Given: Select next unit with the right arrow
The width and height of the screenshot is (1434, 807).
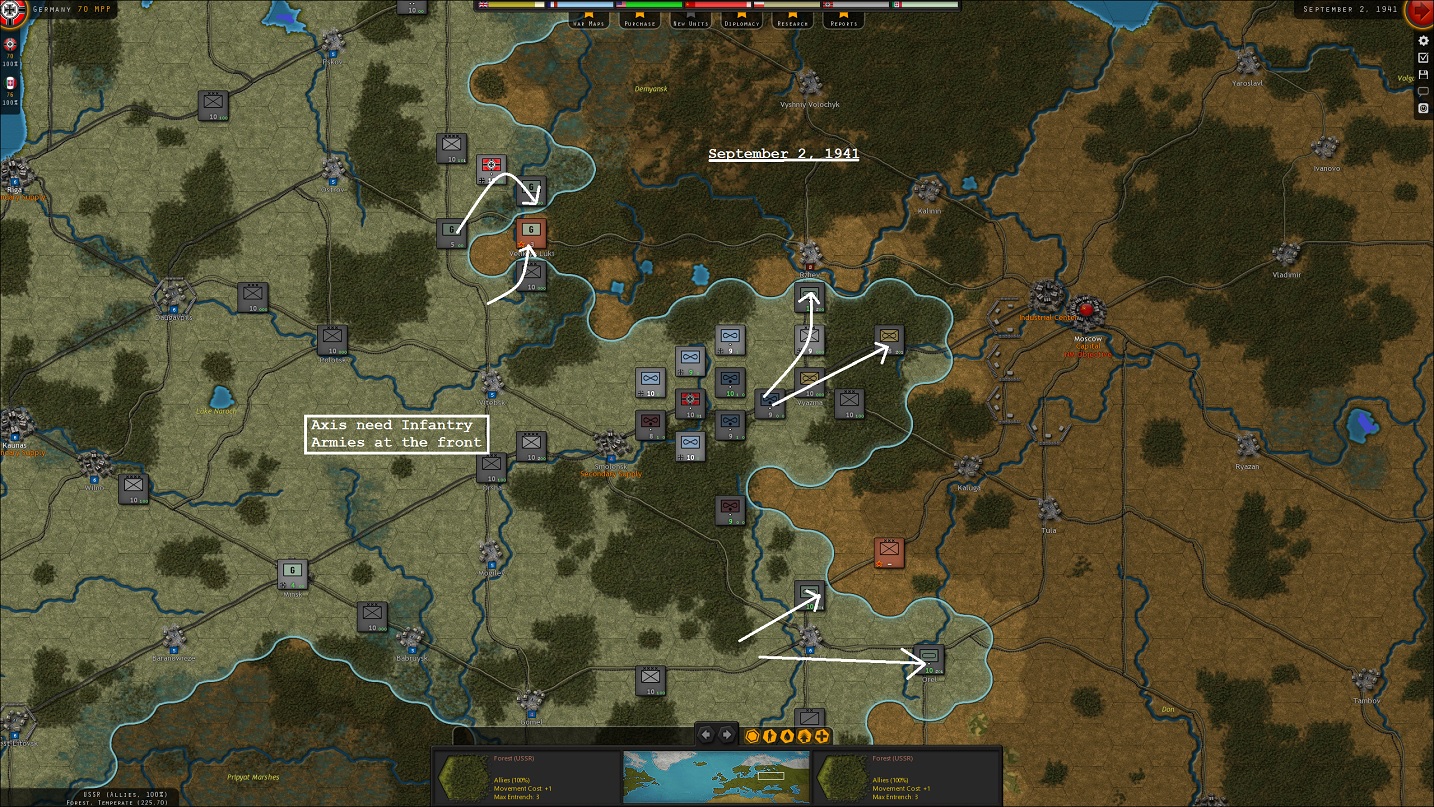Looking at the screenshot, I should (x=727, y=735).
